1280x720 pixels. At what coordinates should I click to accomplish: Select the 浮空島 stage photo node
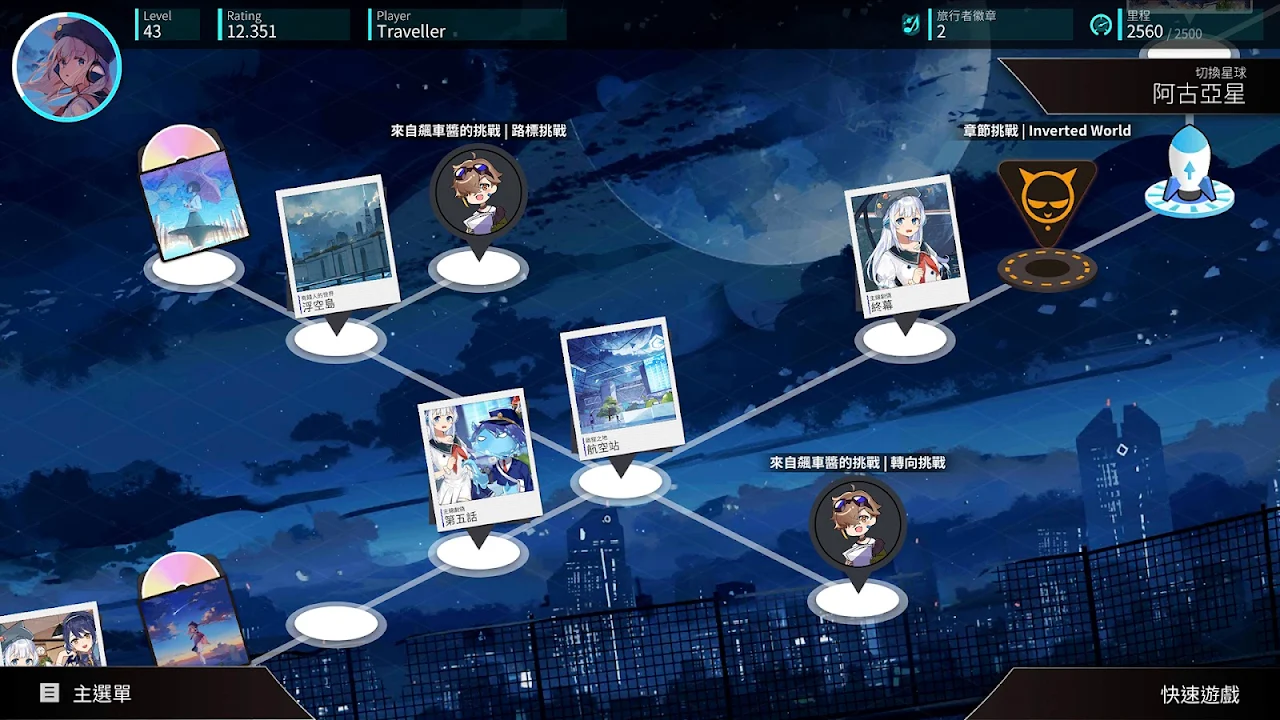336,249
